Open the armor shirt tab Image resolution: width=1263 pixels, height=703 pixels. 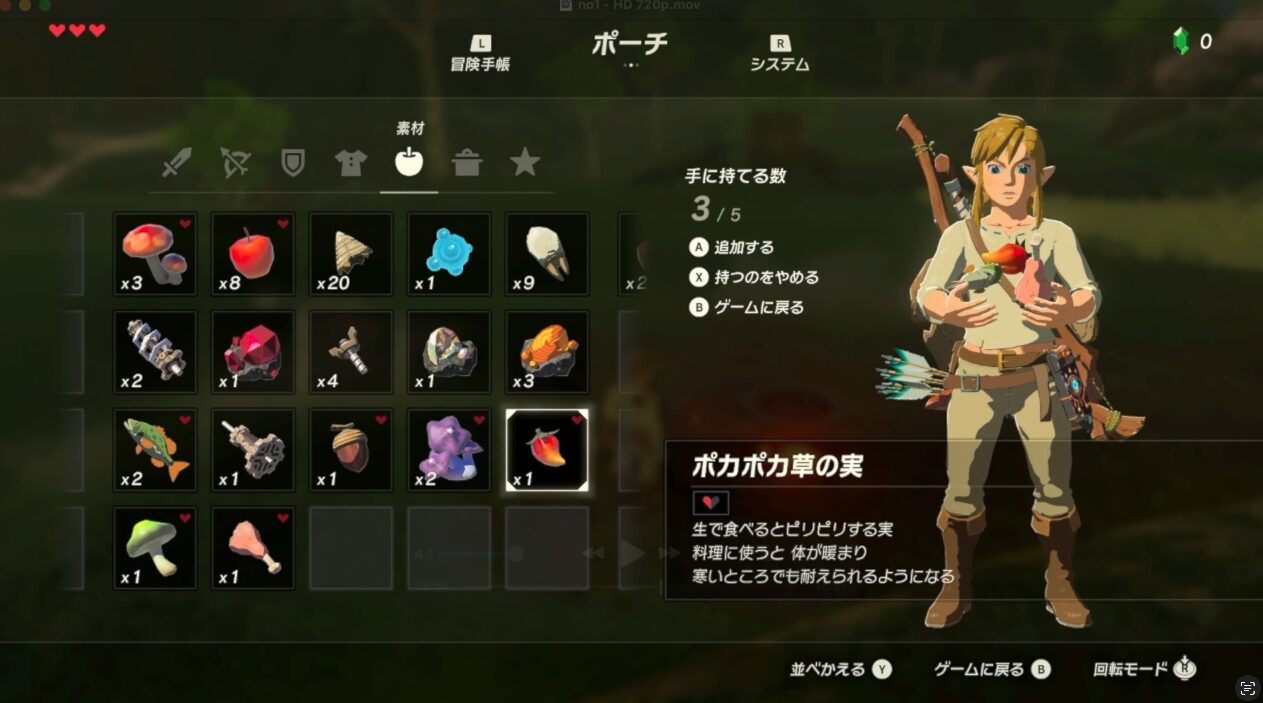(x=351, y=163)
